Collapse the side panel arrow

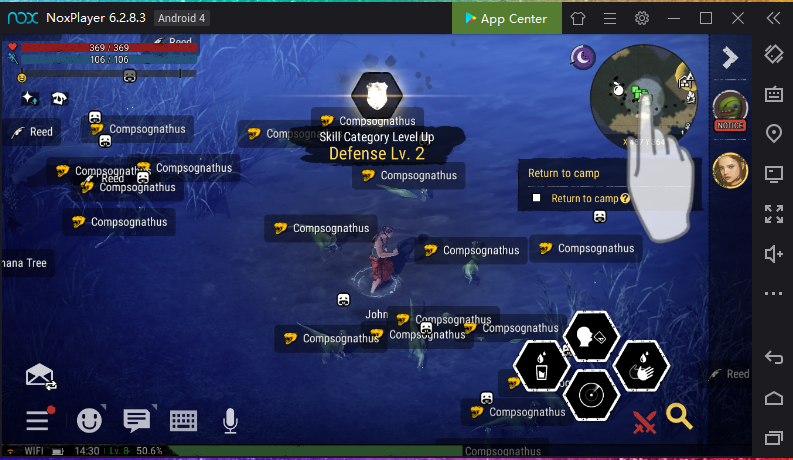click(730, 58)
